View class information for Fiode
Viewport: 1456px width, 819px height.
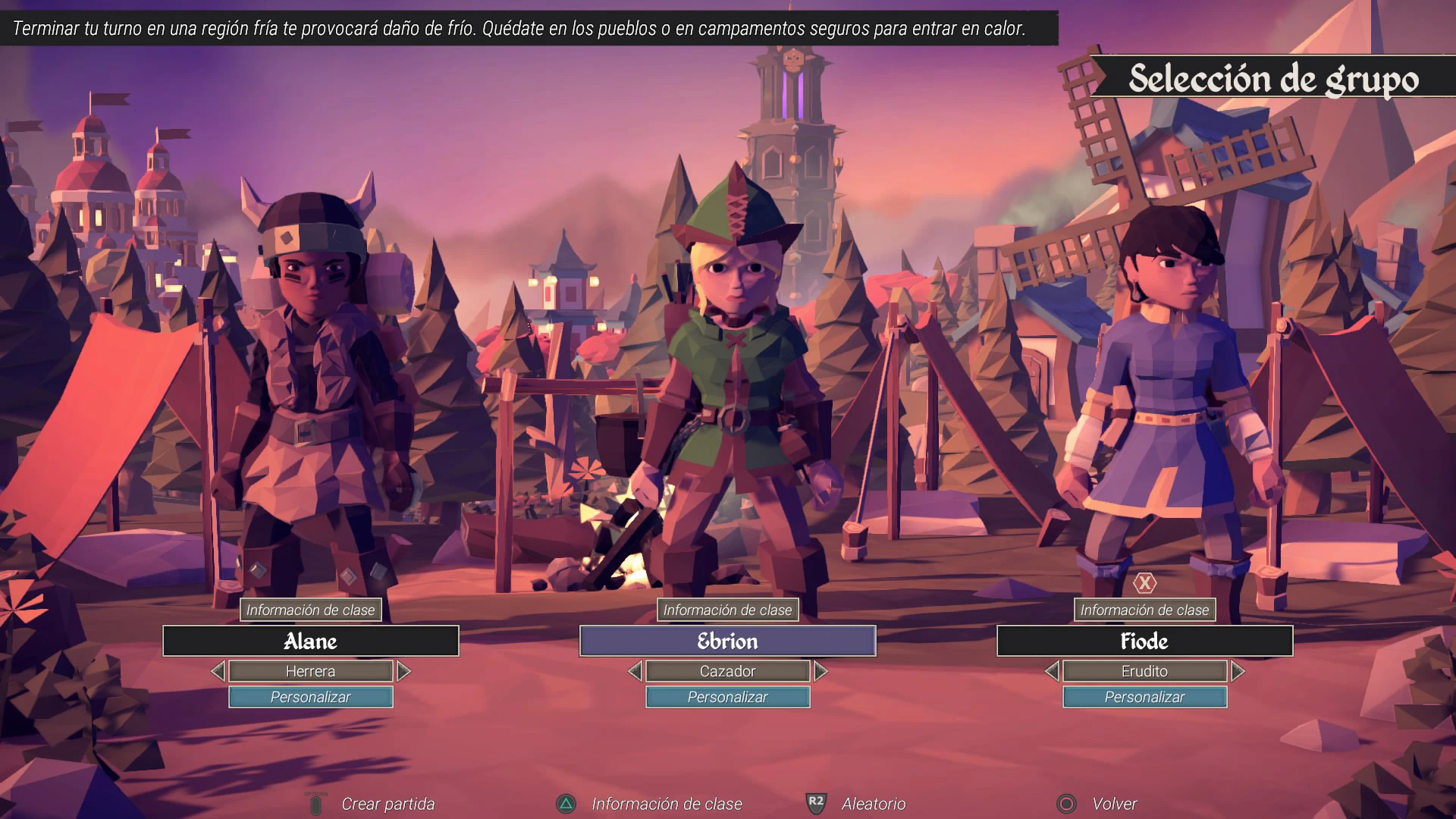(x=1144, y=610)
